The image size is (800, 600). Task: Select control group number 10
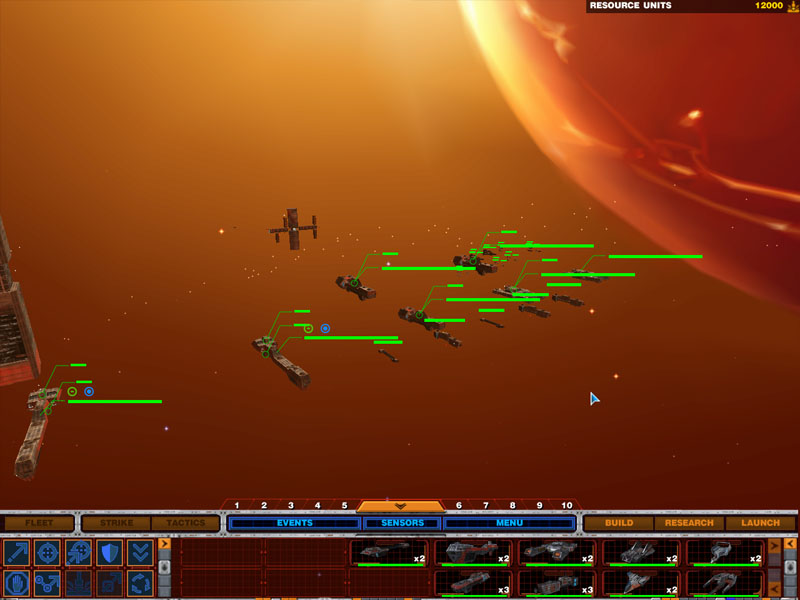point(567,506)
